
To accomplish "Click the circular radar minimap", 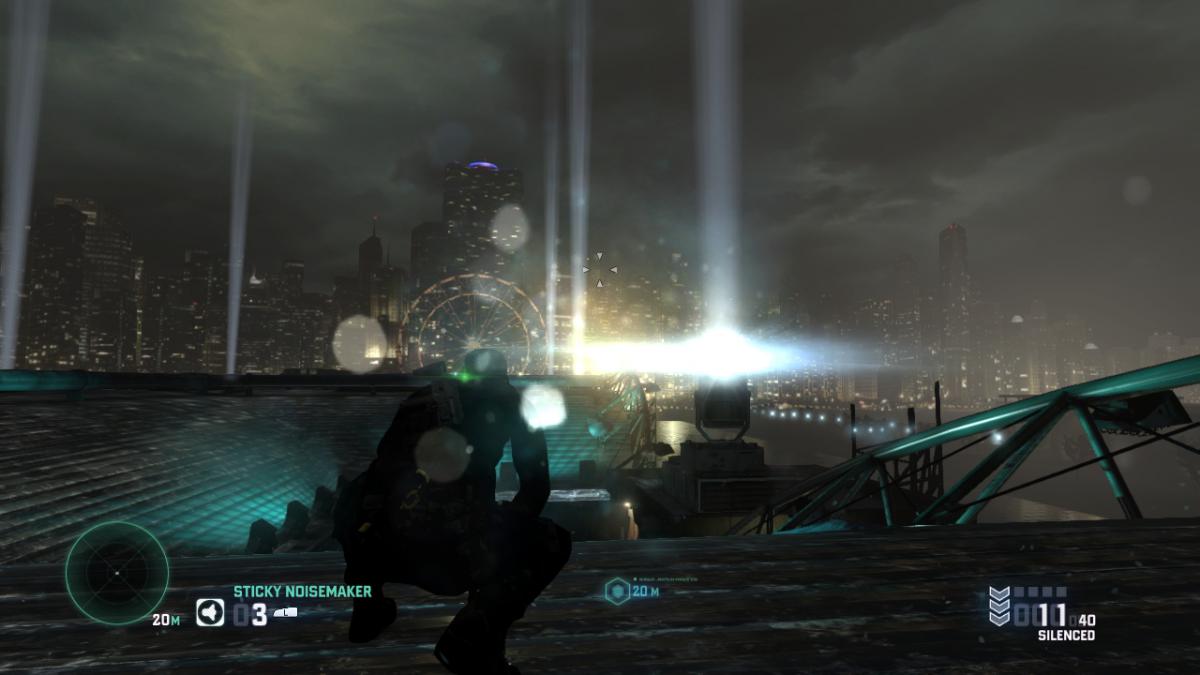I will pyautogui.click(x=116, y=573).
